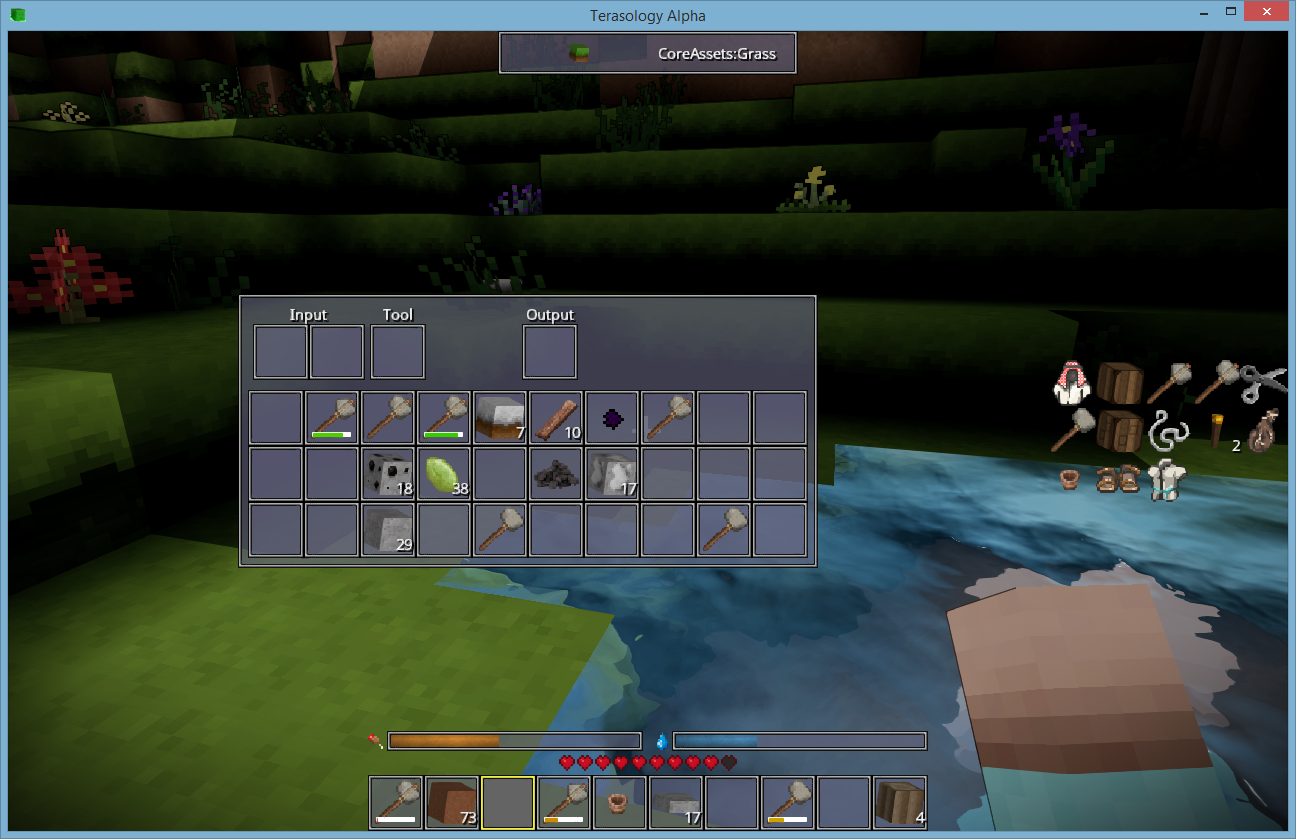Select the white tunic icon
The image size is (1296, 839).
1166,480
